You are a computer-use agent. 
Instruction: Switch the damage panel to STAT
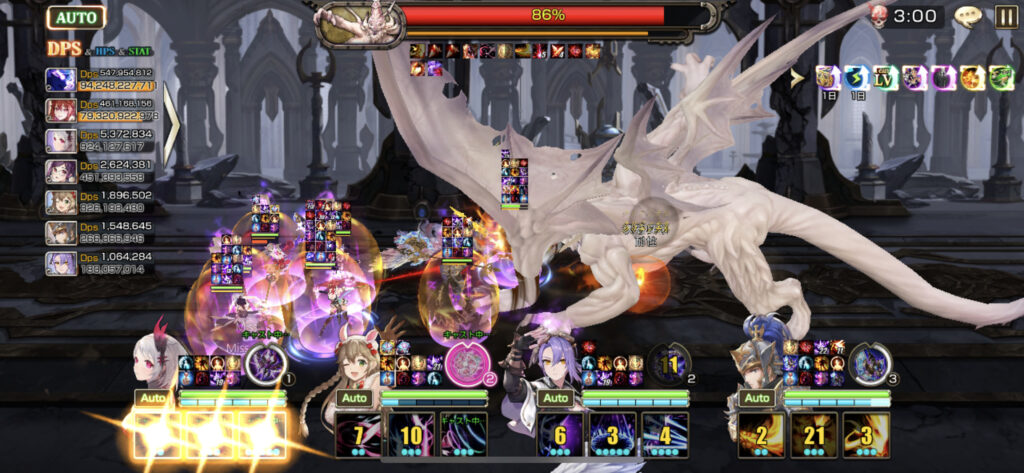tap(140, 49)
